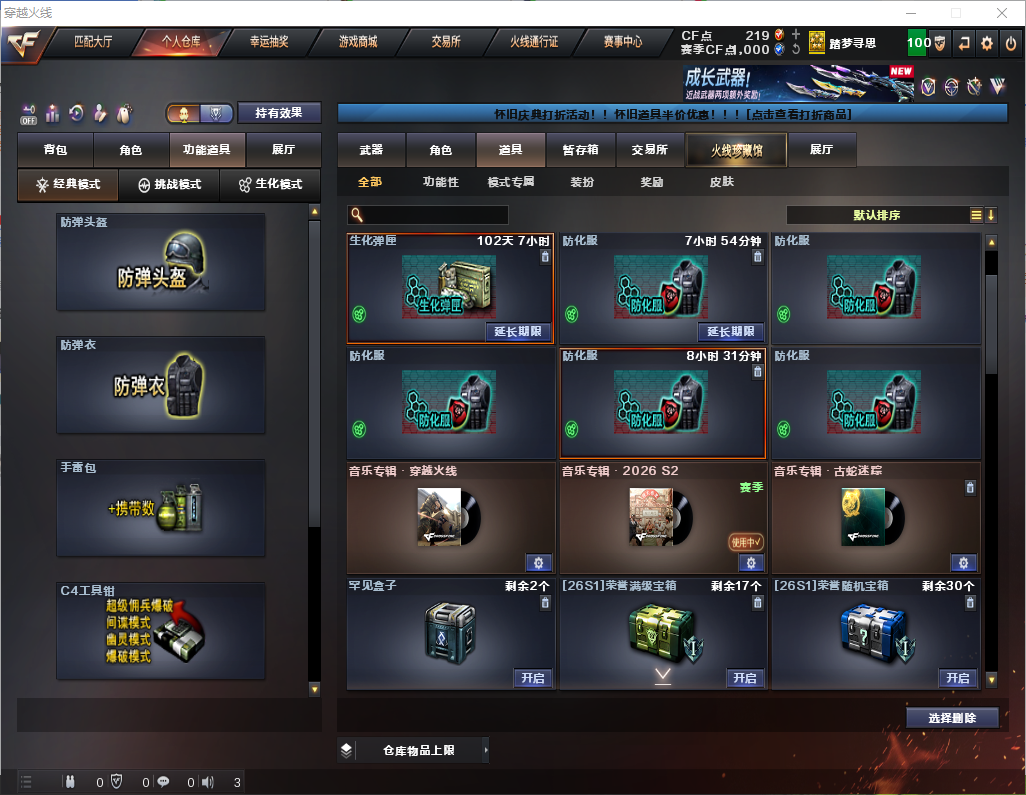Viewport: 1026px width, 795px height.
Task: Switch to the 交易所 top navigation tab
Action: pyautogui.click(x=446, y=43)
